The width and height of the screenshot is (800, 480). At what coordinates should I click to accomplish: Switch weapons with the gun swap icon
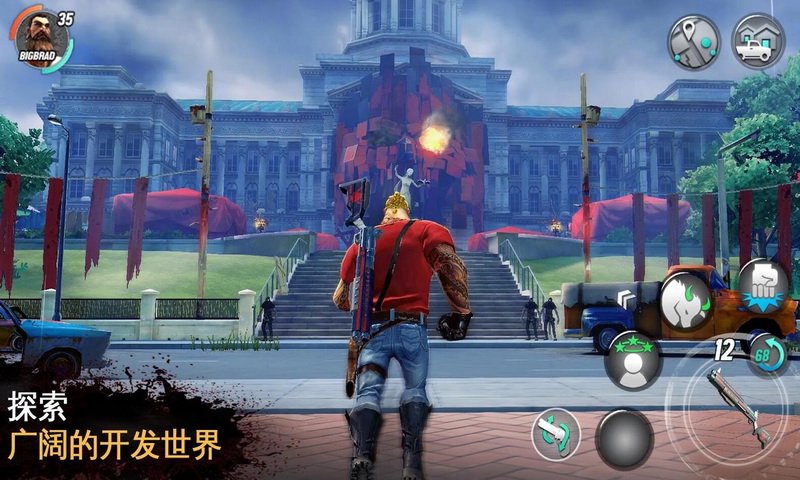coord(556,435)
